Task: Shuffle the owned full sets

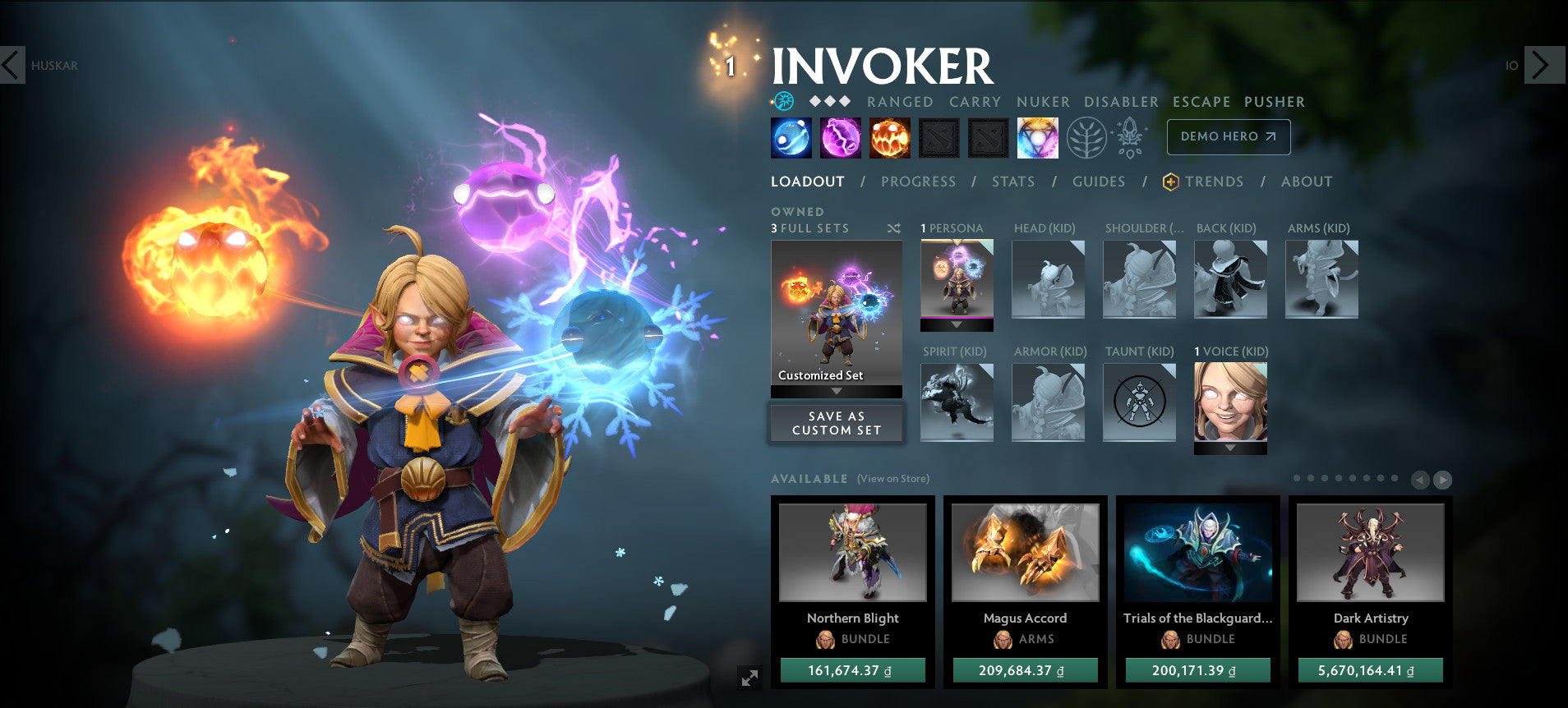Action: 894,228
